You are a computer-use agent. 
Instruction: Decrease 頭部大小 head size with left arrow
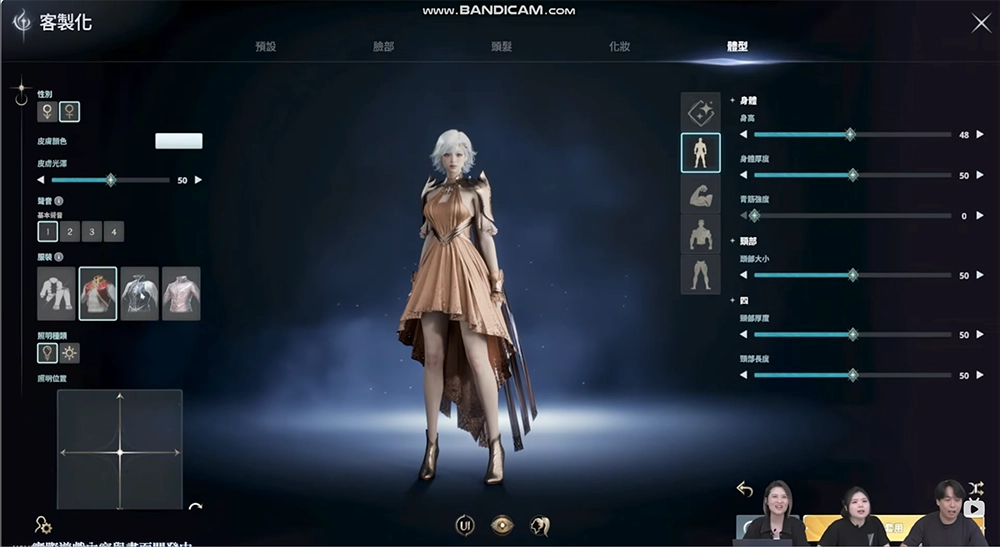[743, 275]
